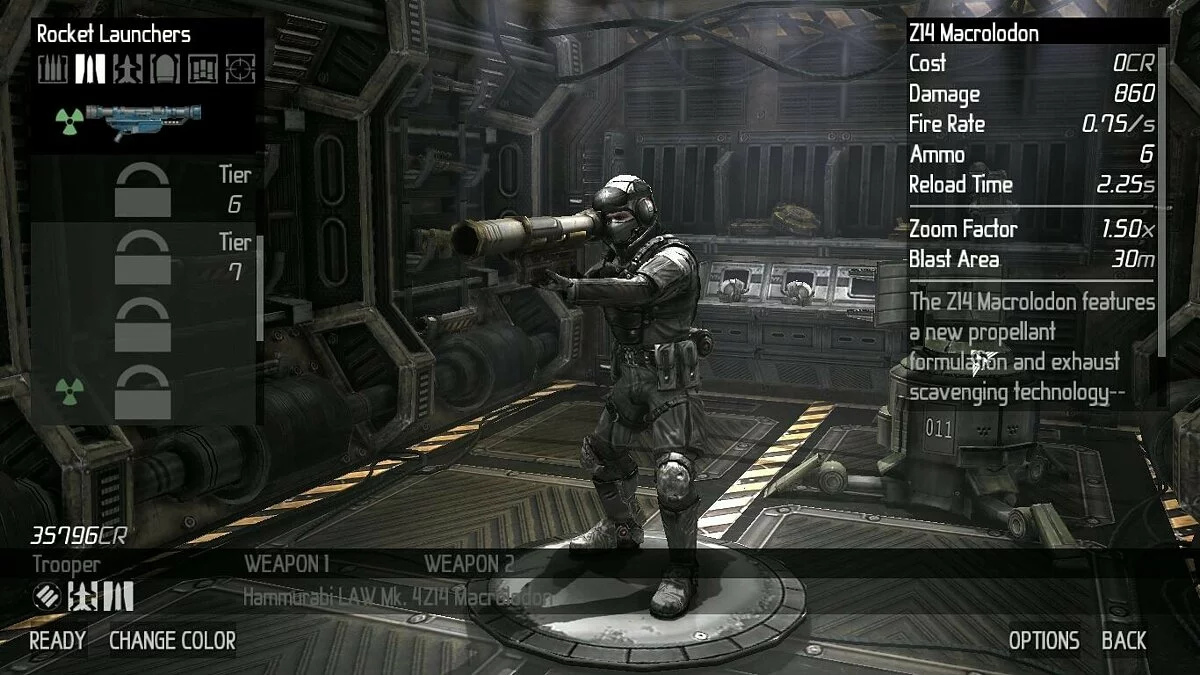
Task: Choose the locked Tier 7 weapon slot
Action: coord(143,257)
